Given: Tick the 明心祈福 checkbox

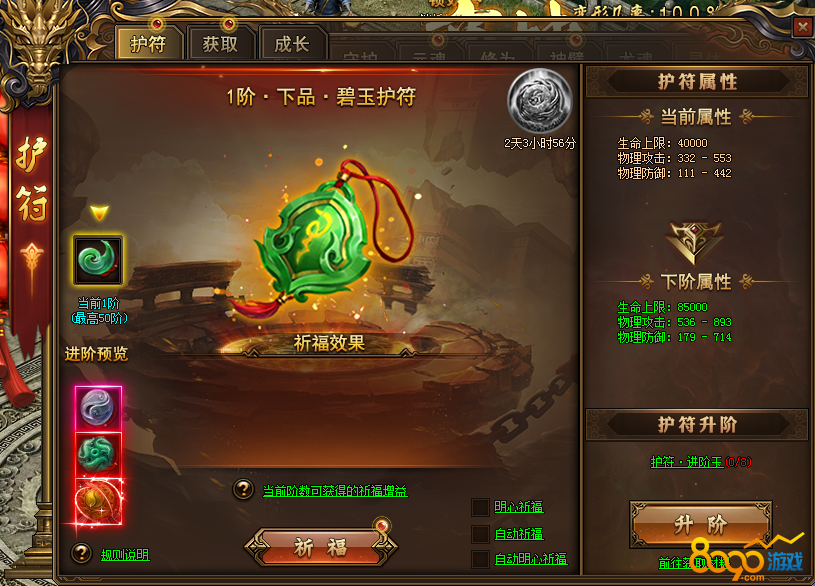Looking at the screenshot, I should click(x=481, y=507).
